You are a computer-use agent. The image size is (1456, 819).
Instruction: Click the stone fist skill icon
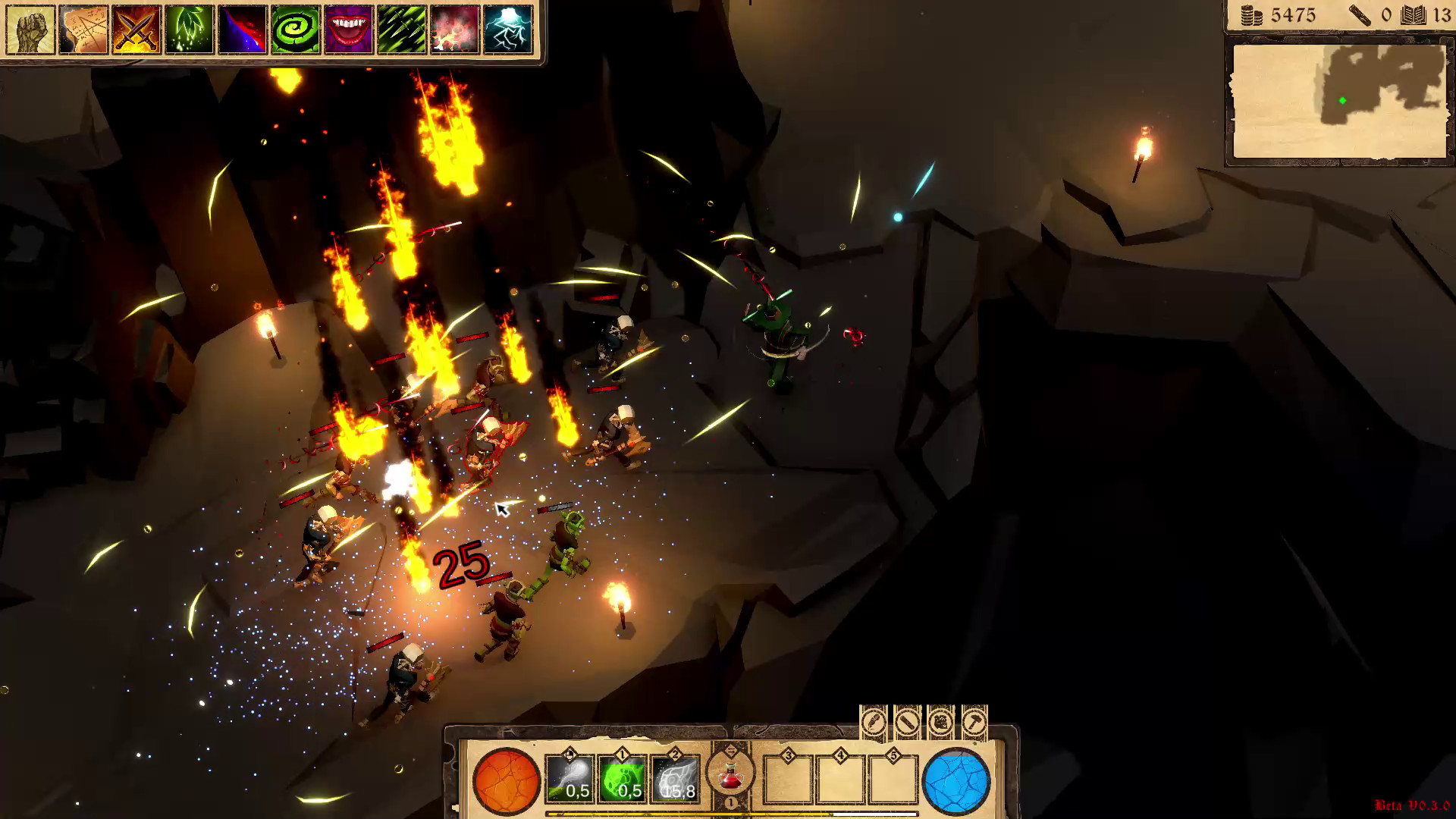click(x=29, y=29)
